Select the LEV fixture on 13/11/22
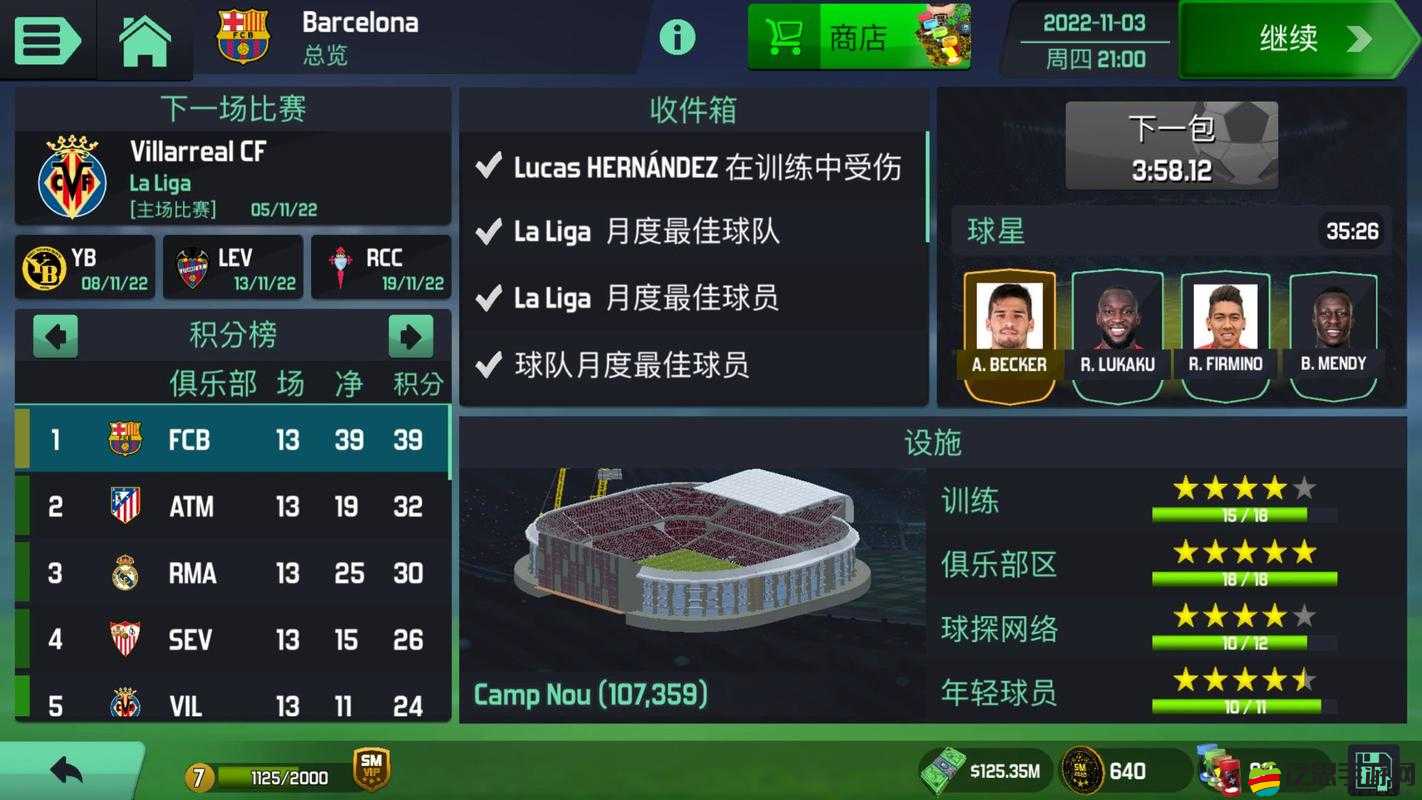Viewport: 1422px width, 800px height. (x=233, y=268)
